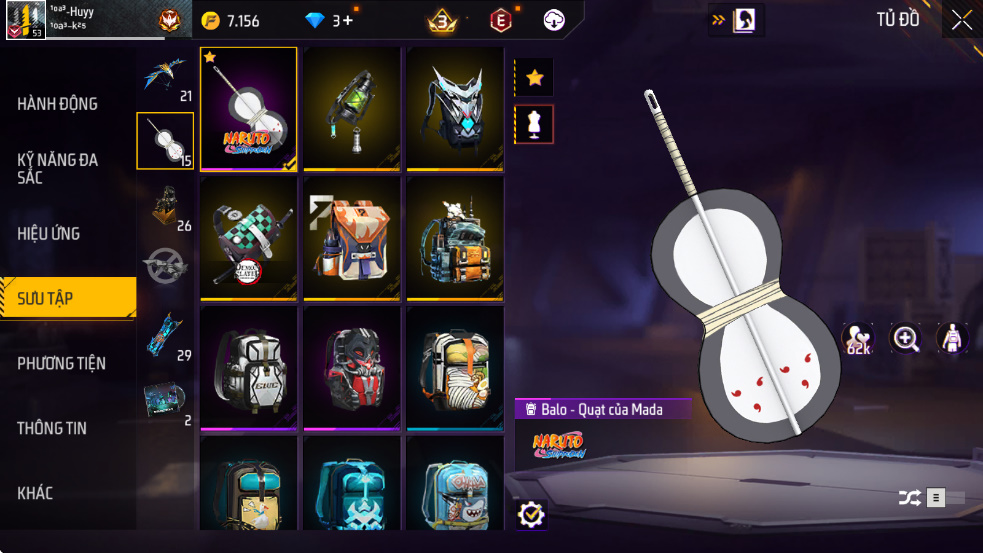Image resolution: width=983 pixels, height=553 pixels.
Task: Click the mannequin filter button
Action: tap(534, 124)
